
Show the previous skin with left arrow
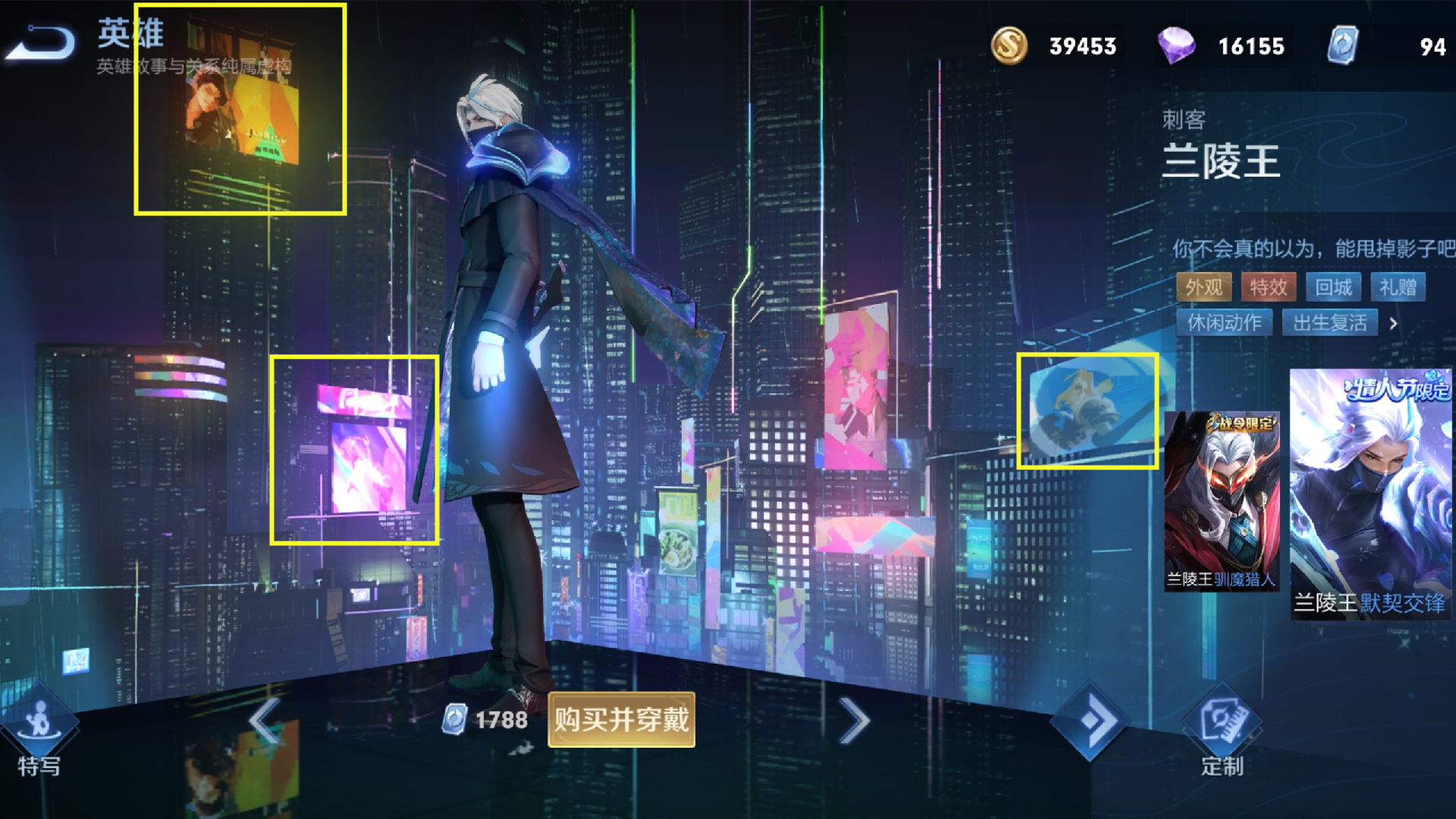point(265,720)
